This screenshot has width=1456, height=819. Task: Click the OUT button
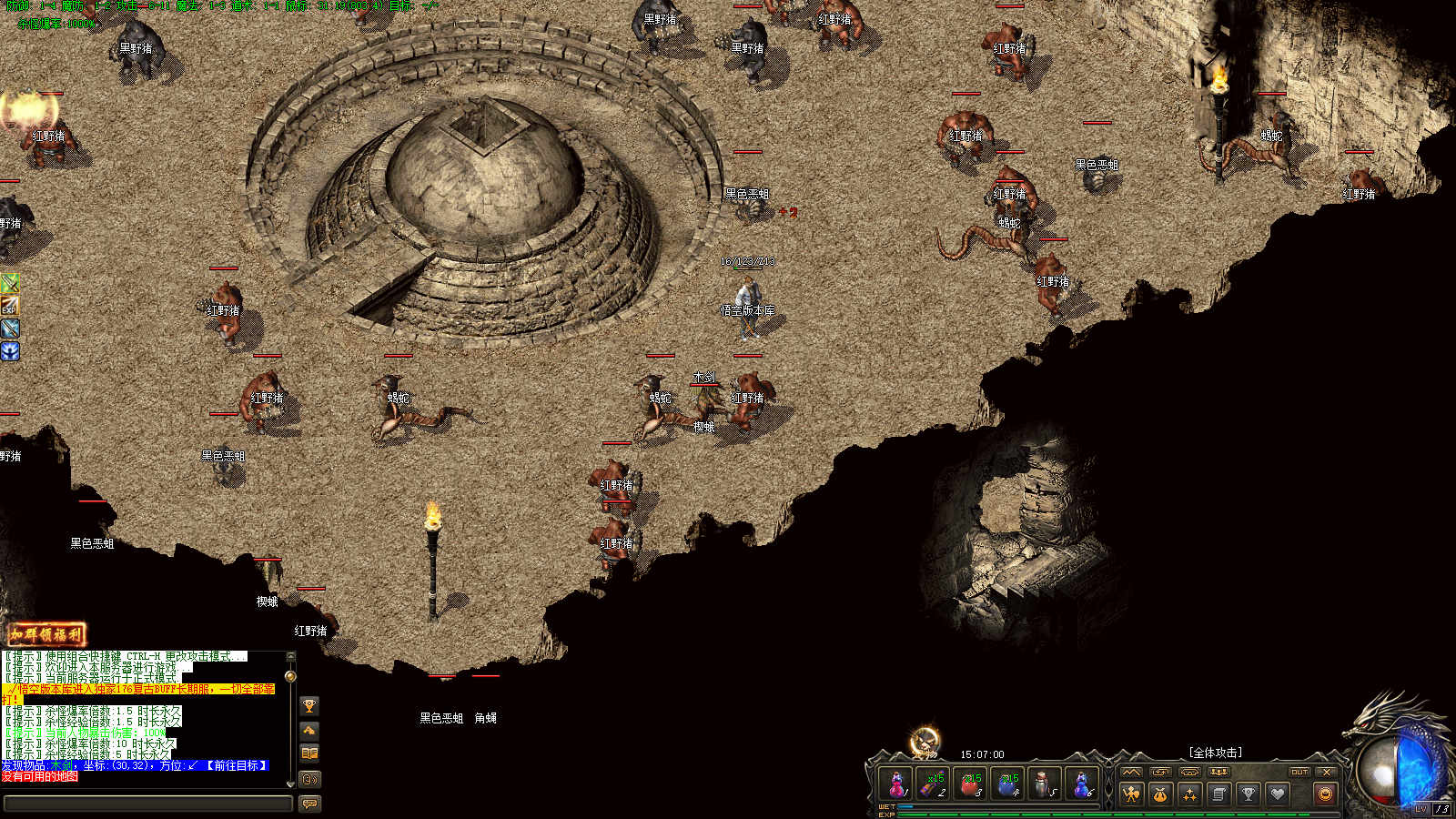coord(1299,772)
